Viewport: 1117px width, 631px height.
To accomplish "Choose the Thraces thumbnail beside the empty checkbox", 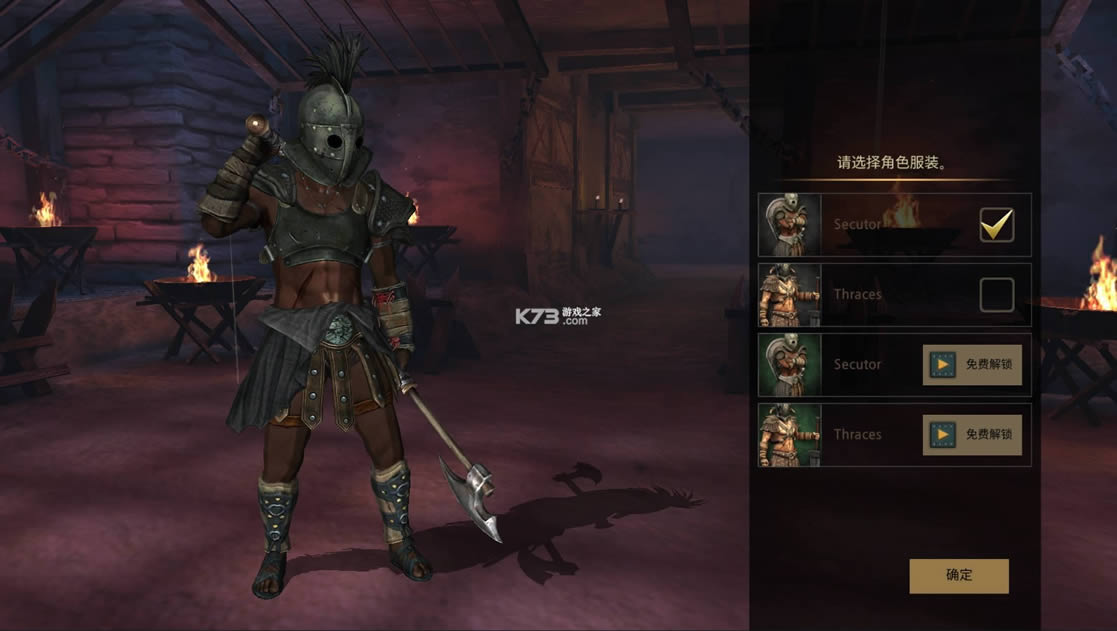I will (790, 295).
